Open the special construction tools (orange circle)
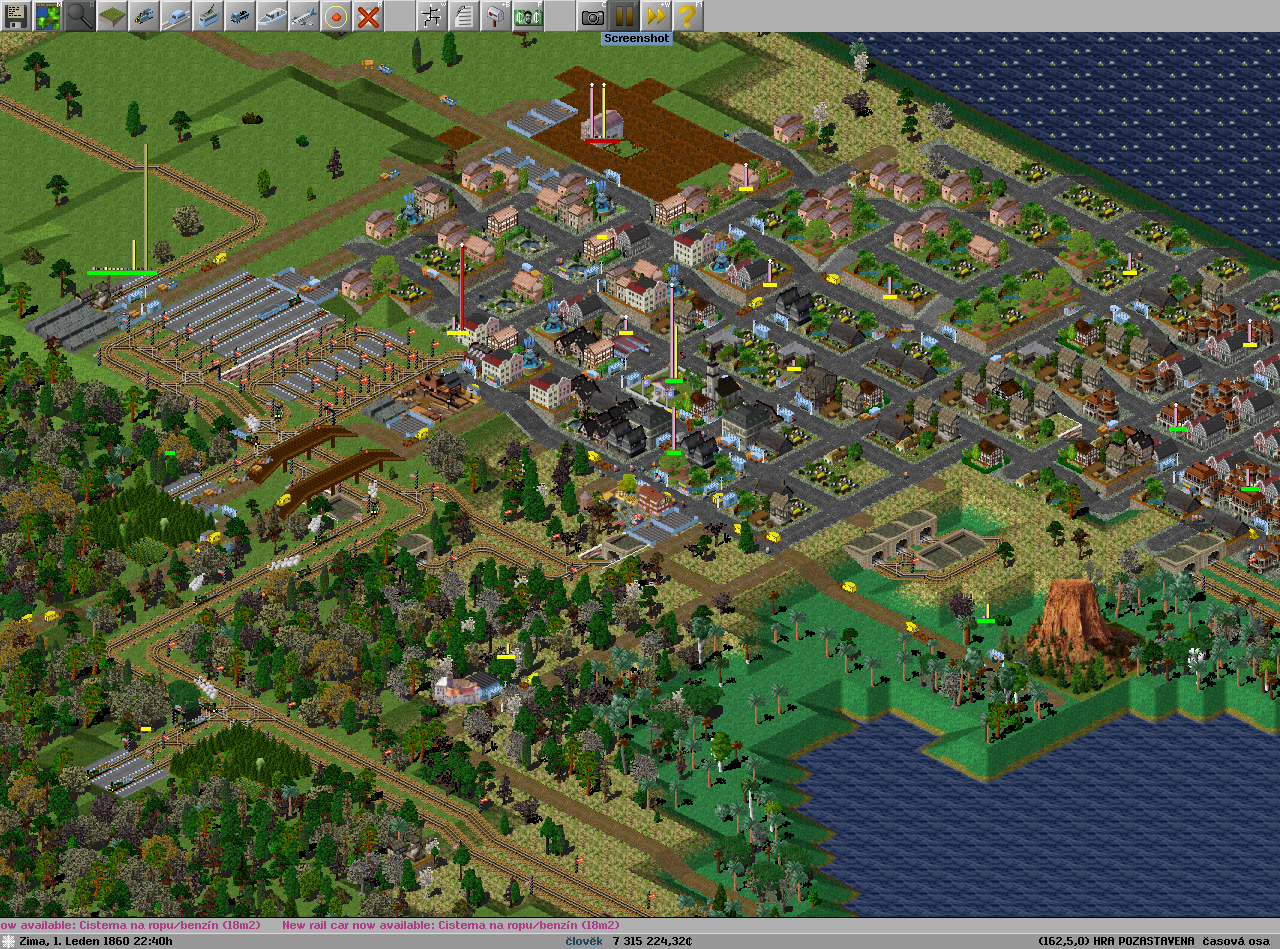Image resolution: width=1280 pixels, height=949 pixels. click(x=336, y=16)
